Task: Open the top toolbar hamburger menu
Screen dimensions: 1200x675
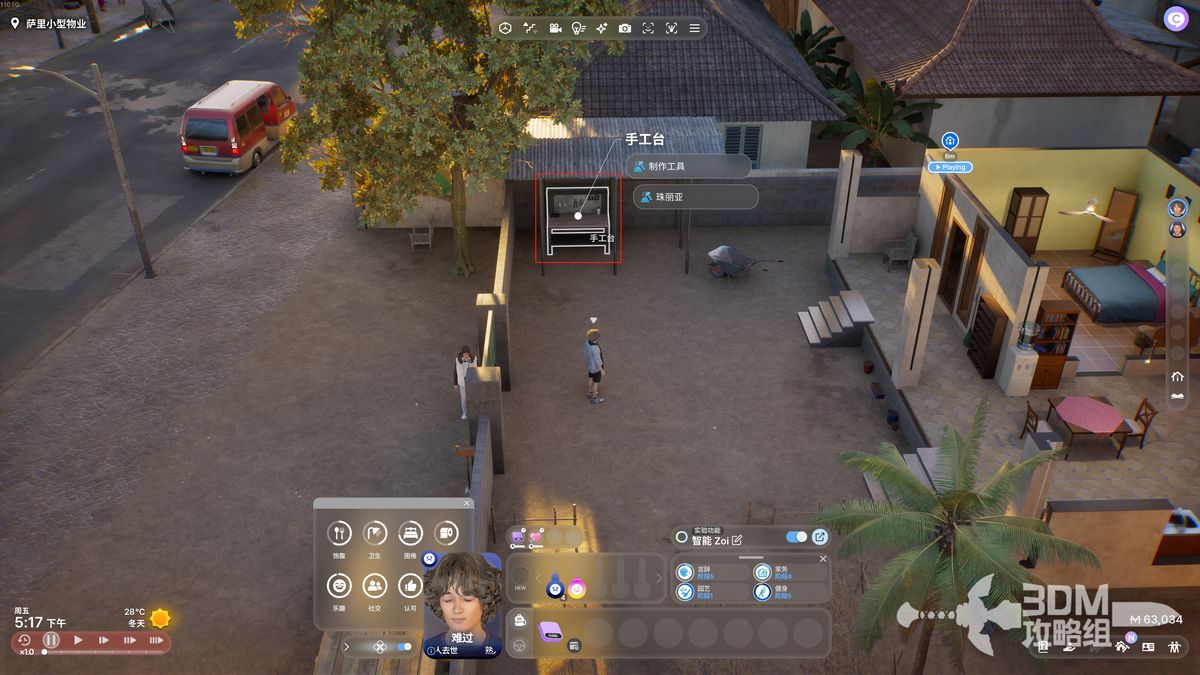Action: point(695,28)
